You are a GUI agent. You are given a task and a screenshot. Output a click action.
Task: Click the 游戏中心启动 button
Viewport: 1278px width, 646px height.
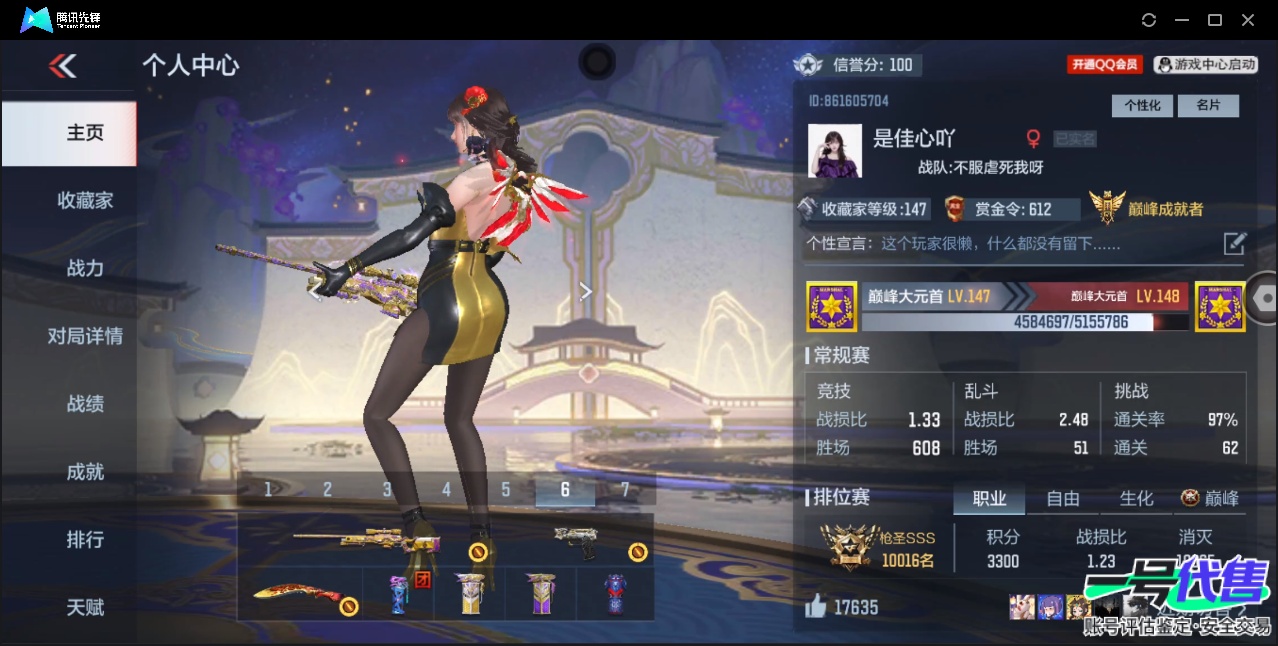[1205, 64]
